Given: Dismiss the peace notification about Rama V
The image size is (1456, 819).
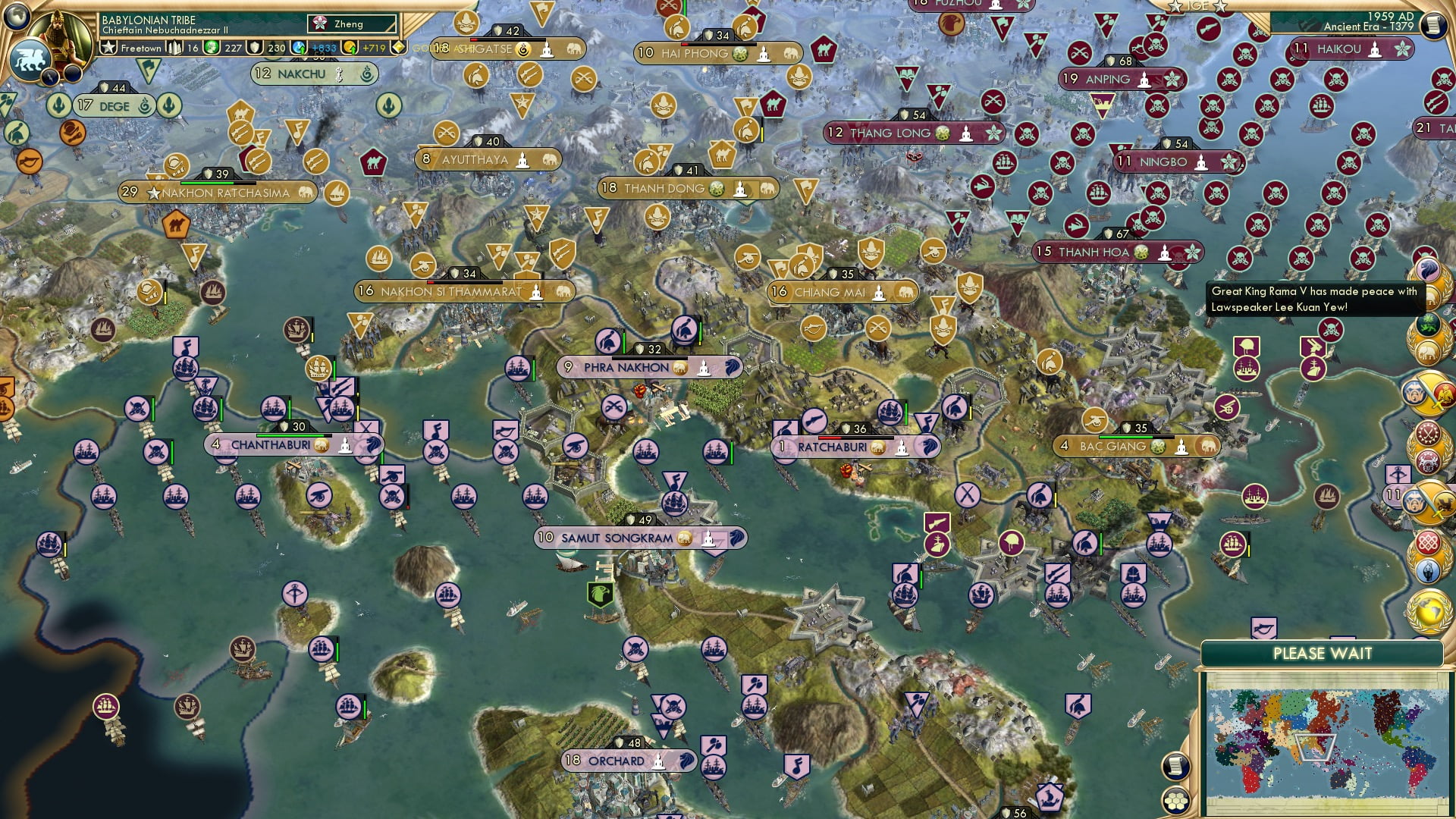Looking at the screenshot, I should point(1313,300).
